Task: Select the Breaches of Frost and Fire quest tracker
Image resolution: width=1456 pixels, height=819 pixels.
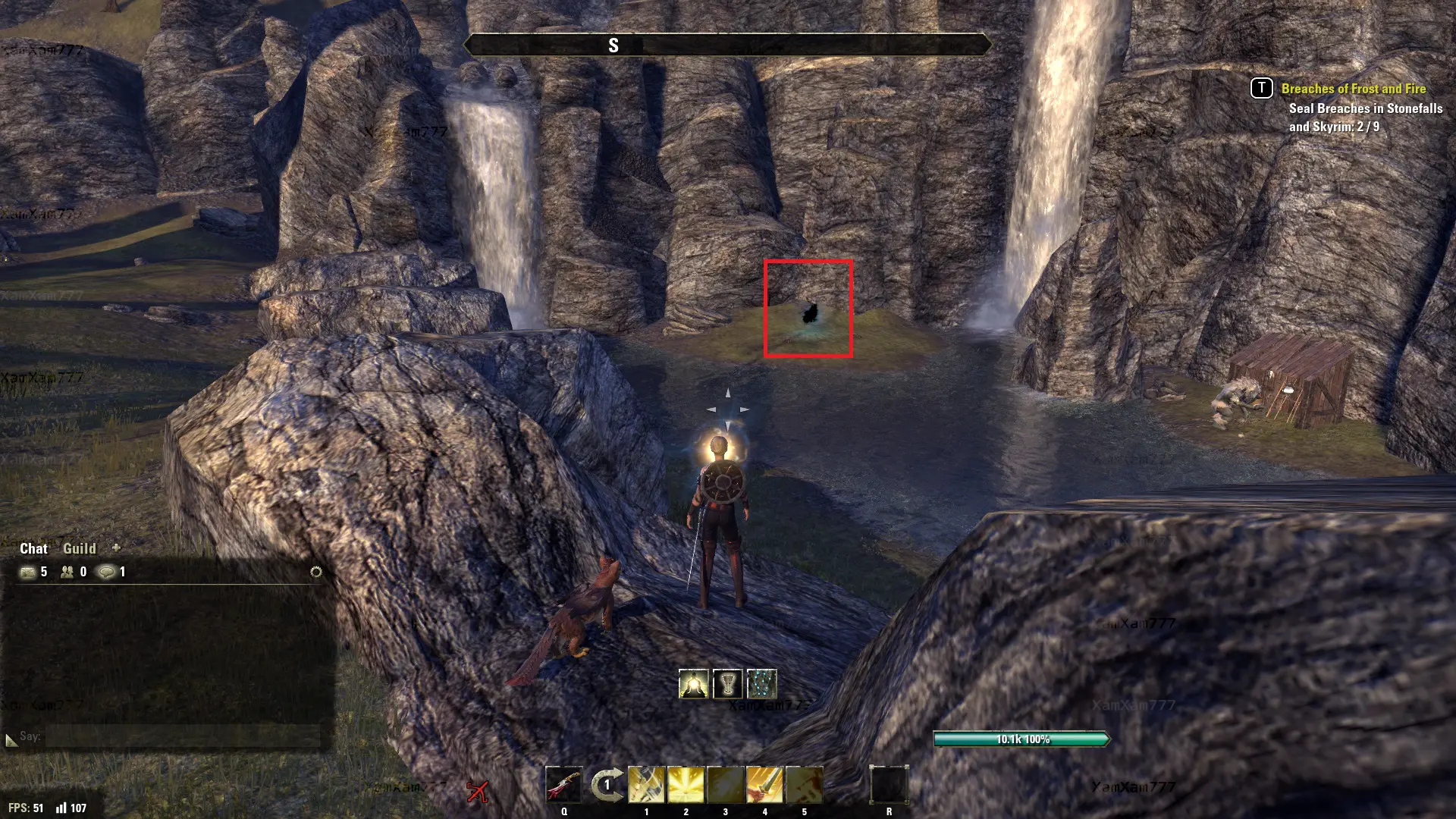Action: [x=1353, y=89]
